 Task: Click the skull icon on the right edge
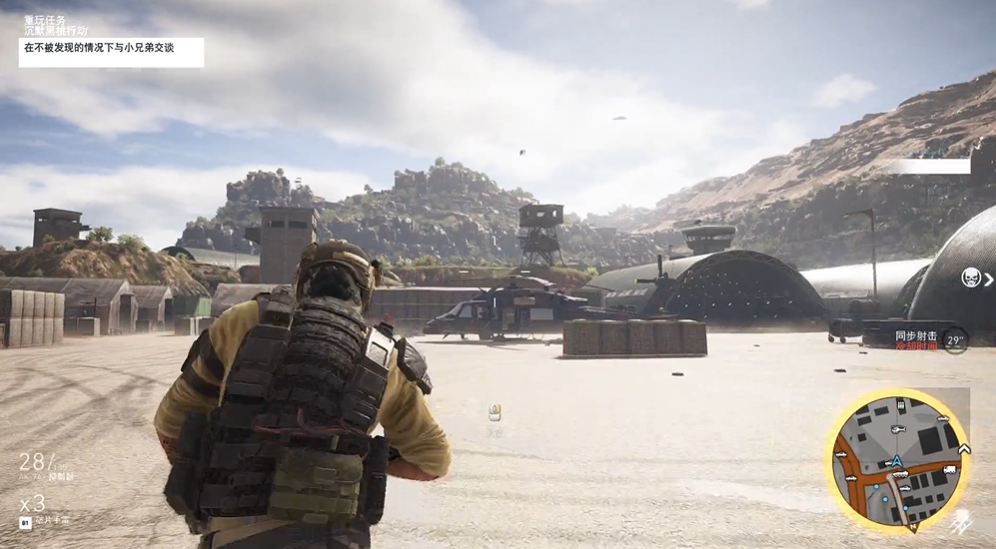(x=971, y=277)
